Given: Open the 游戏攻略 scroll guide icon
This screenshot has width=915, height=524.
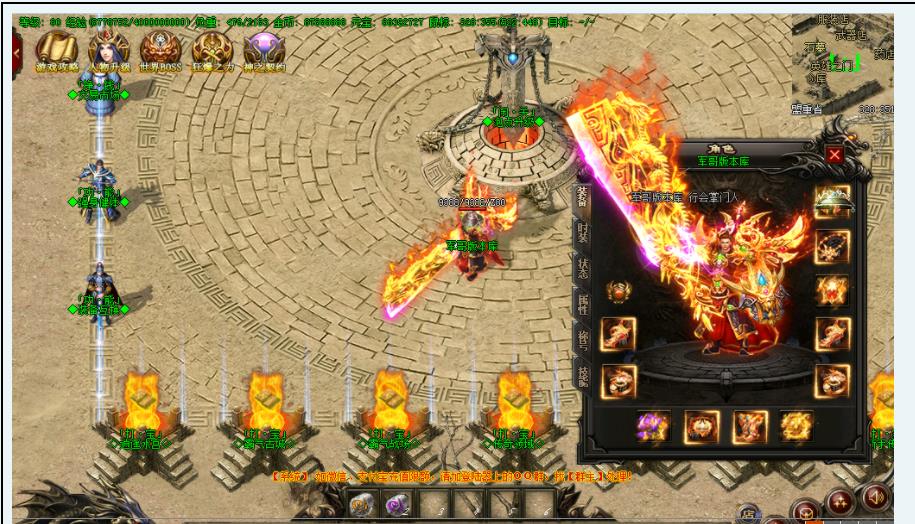Looking at the screenshot, I should (x=57, y=48).
